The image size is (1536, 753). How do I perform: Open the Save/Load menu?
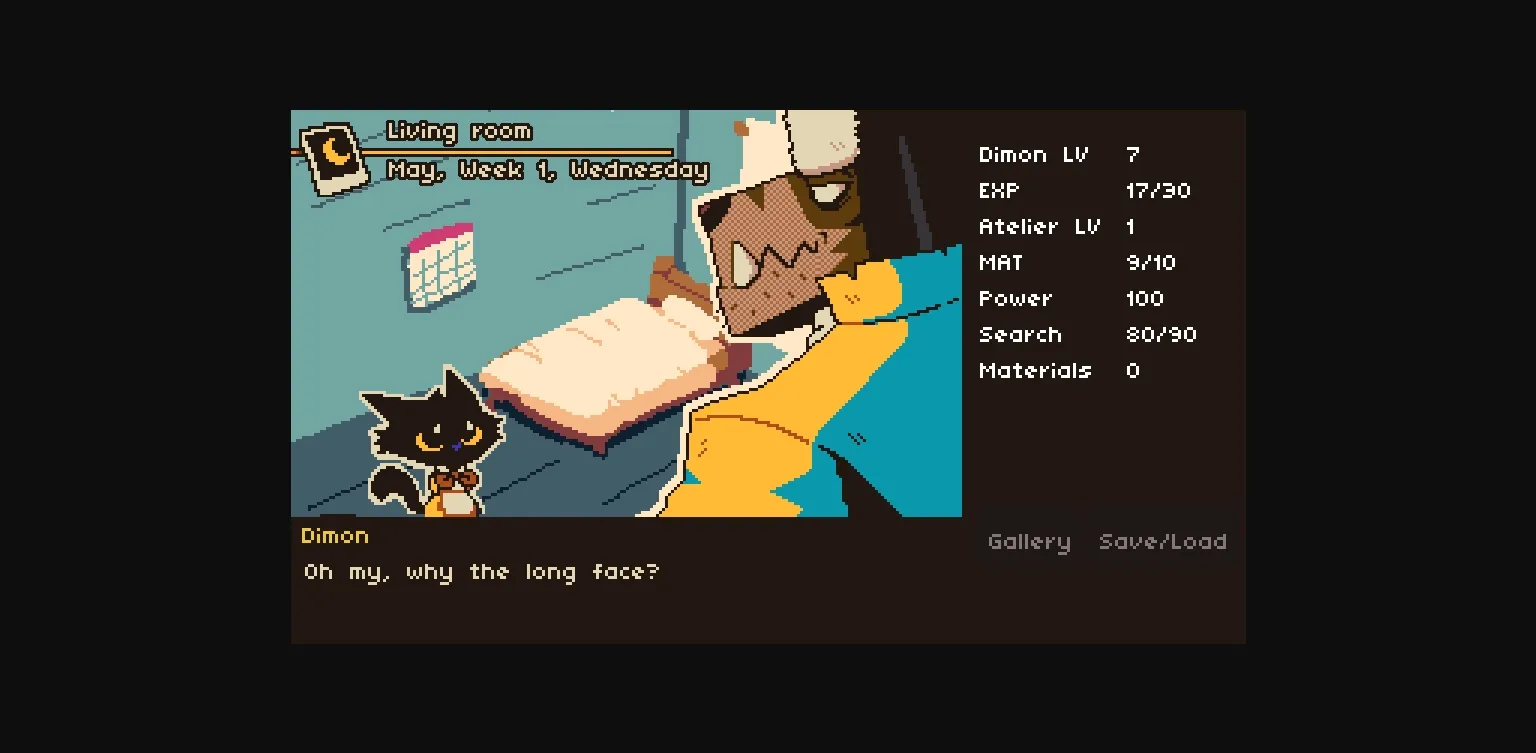[x=1163, y=542]
